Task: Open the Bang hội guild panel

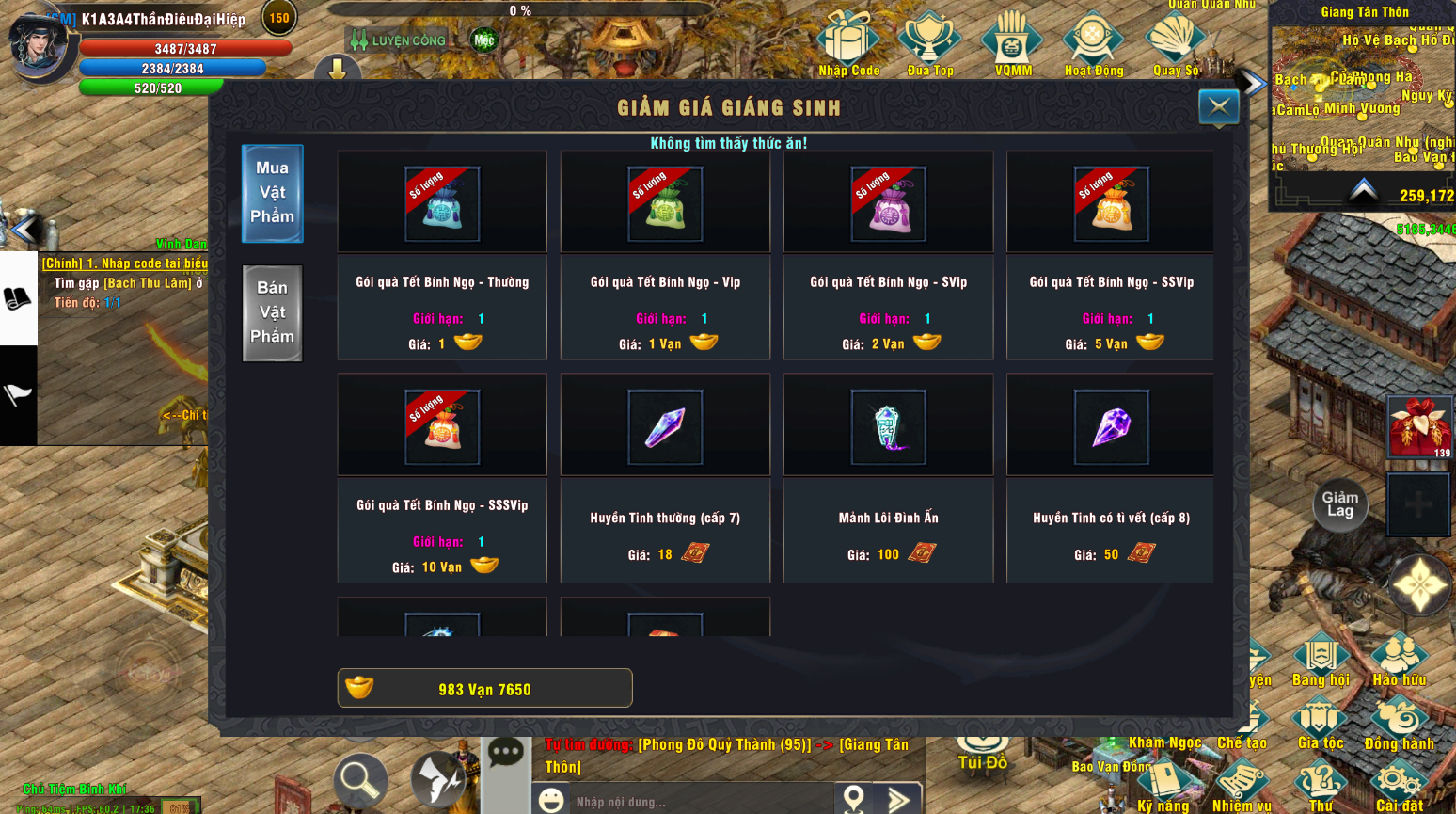Action: click(1321, 654)
